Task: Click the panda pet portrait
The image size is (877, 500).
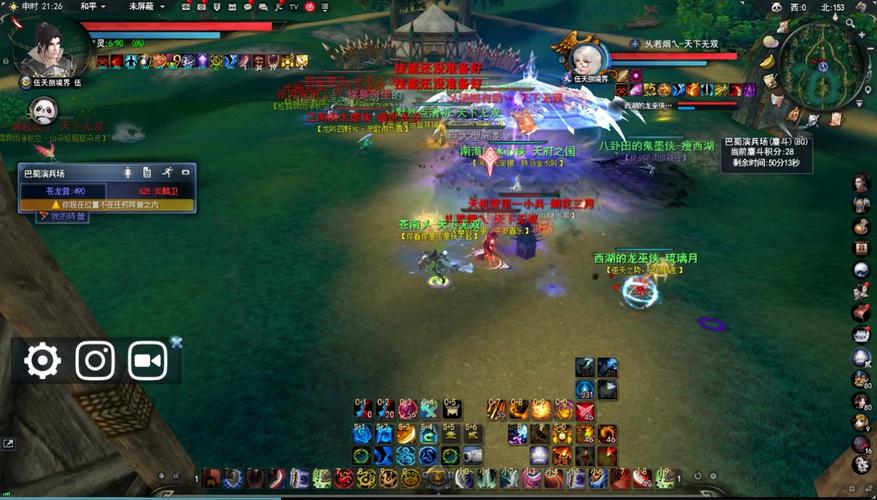Action: click(42, 112)
